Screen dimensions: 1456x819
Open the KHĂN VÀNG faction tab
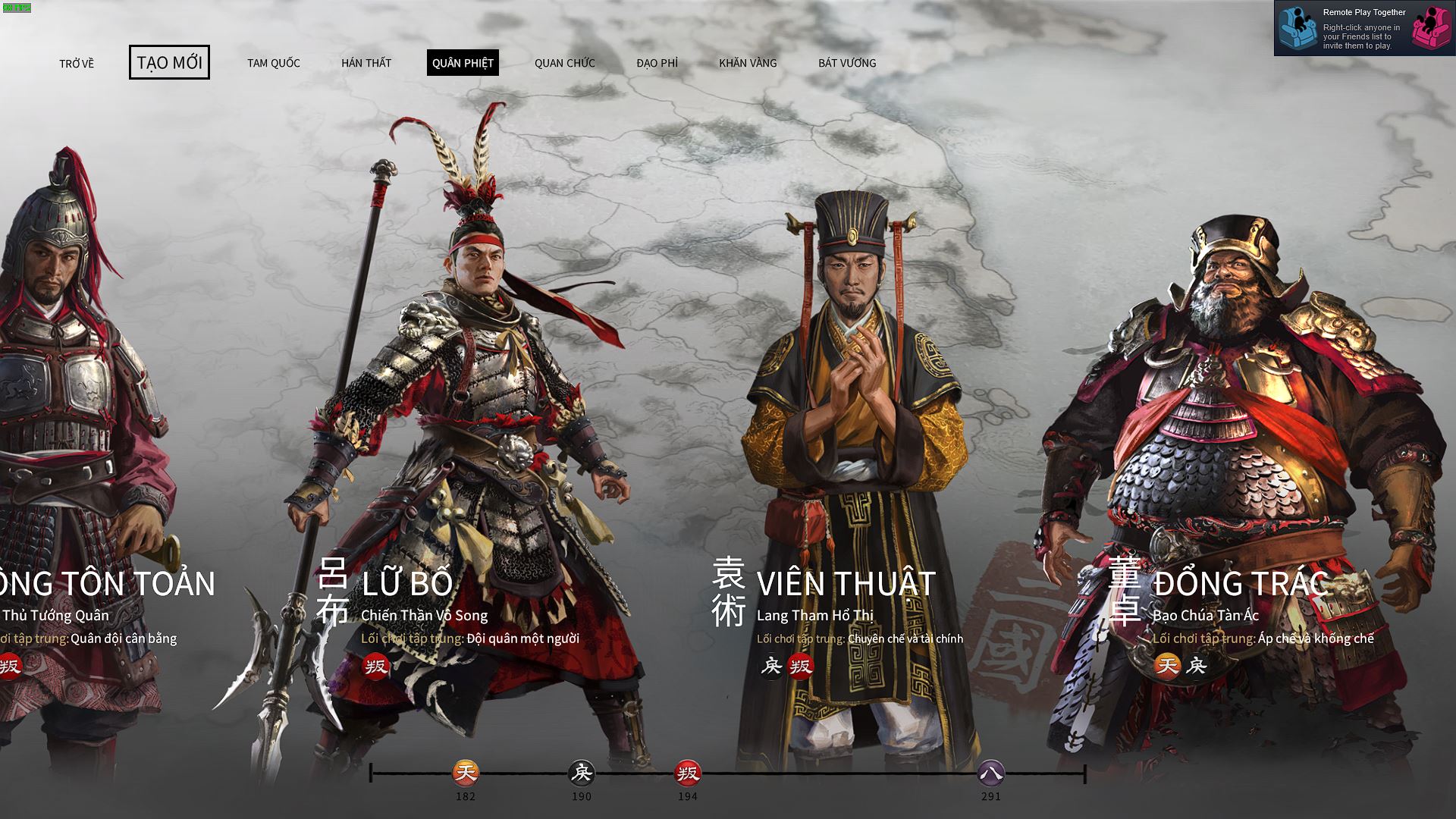coord(748,63)
